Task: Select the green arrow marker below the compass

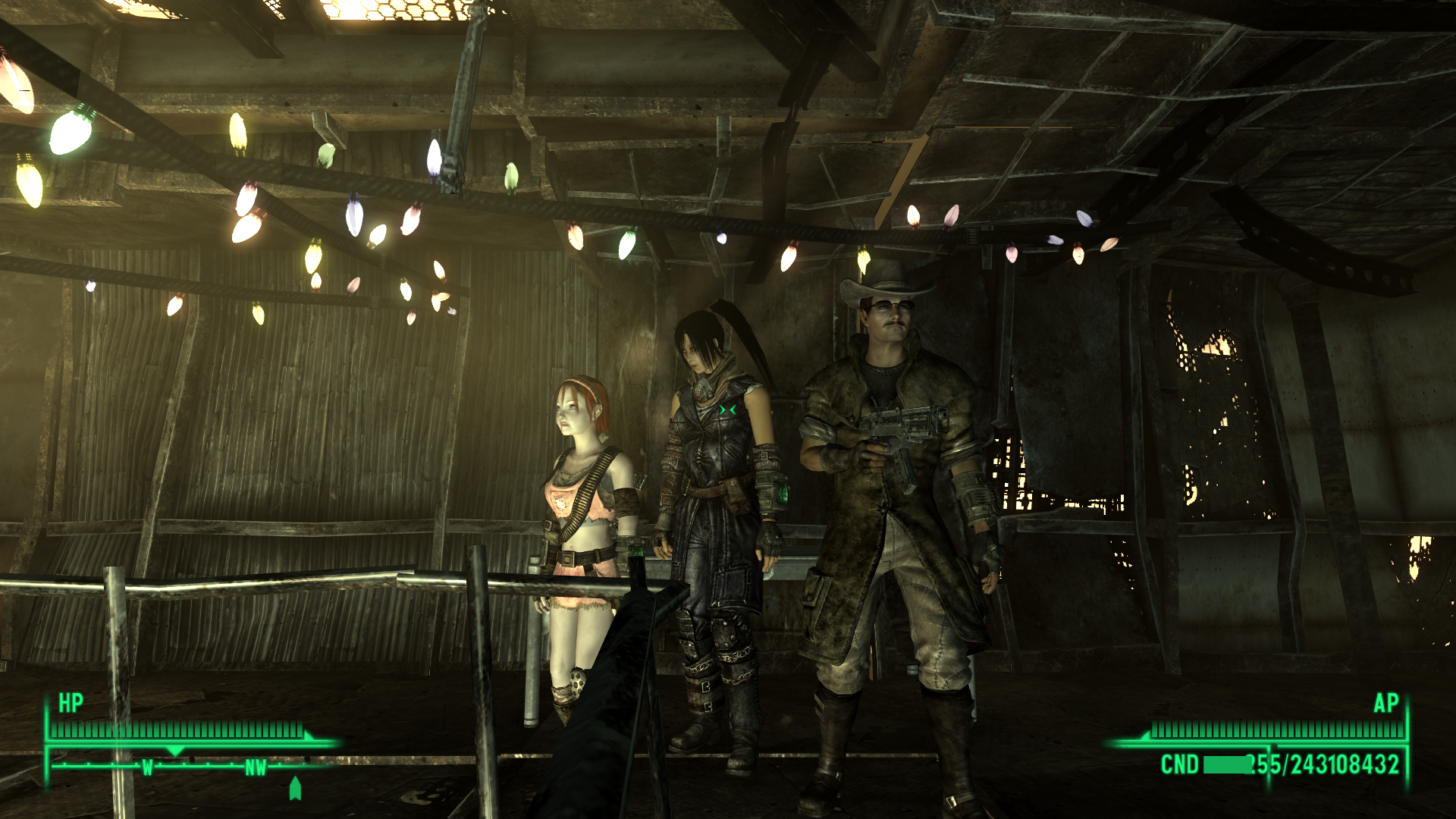Action: coord(295,789)
